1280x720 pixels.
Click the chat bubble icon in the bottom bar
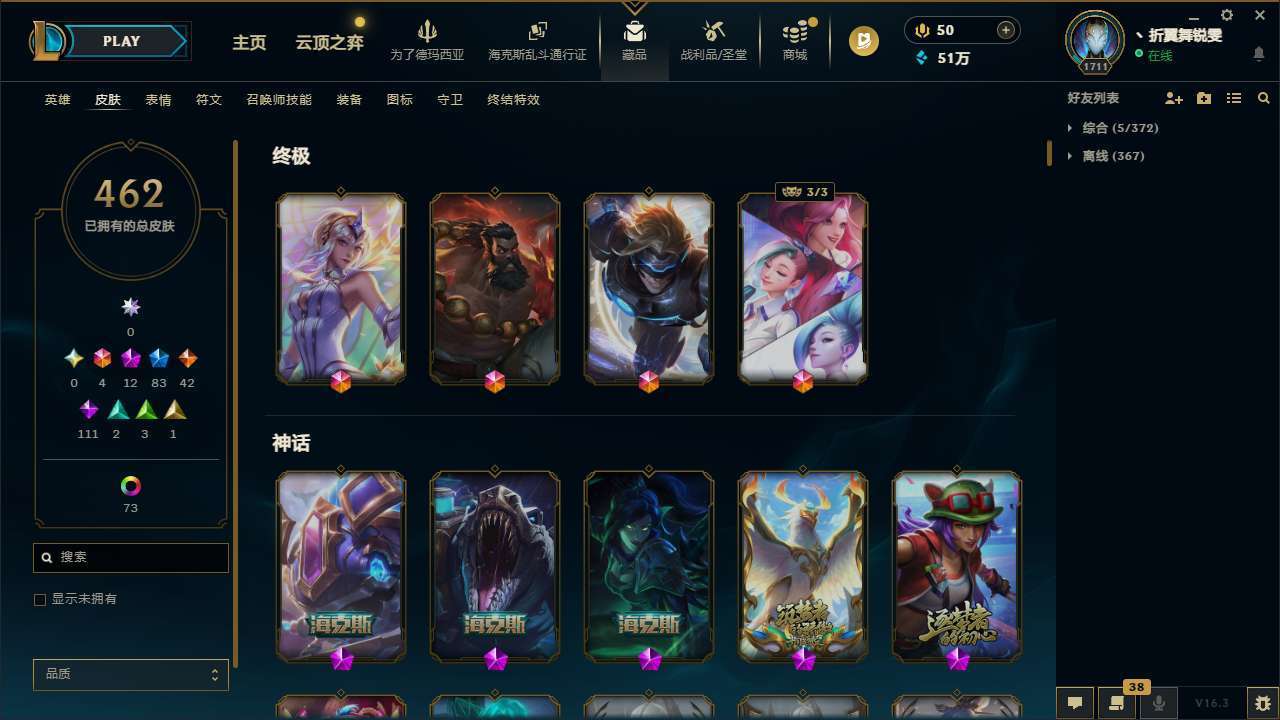point(1075,703)
